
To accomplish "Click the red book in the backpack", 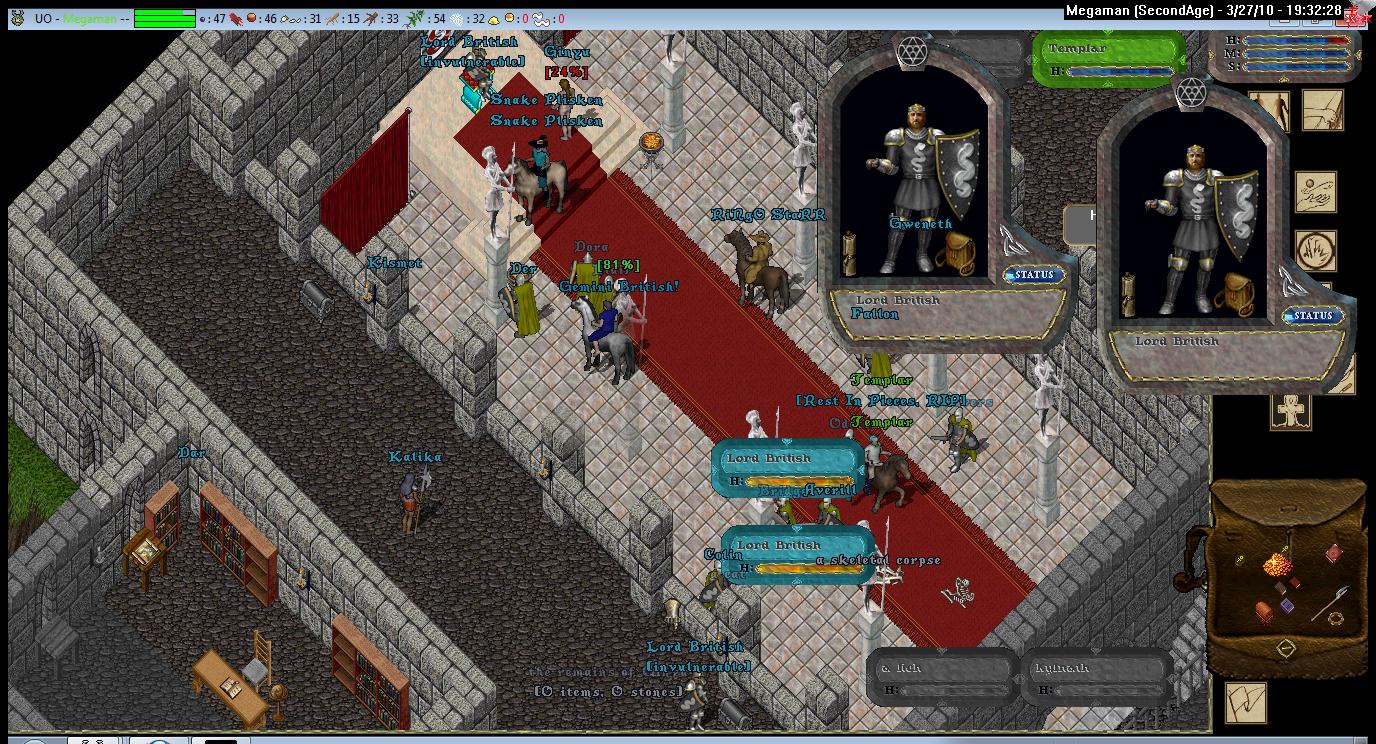I will pos(1334,553).
